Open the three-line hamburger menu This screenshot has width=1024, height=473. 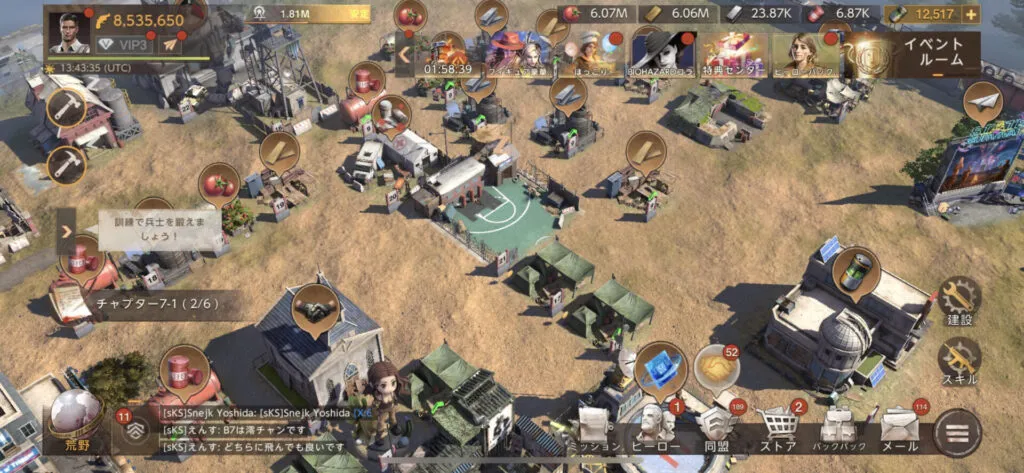957,431
